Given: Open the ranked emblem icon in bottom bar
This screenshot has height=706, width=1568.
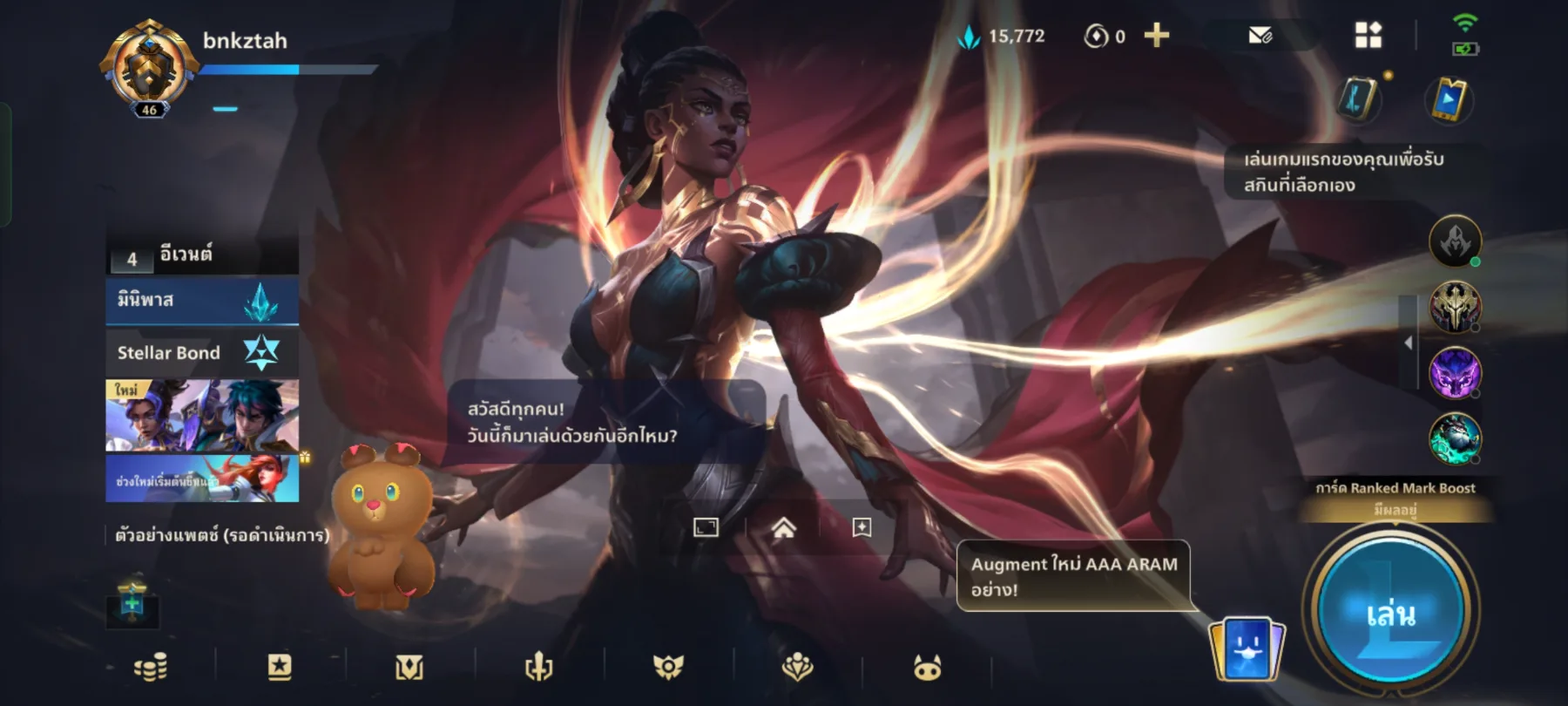Looking at the screenshot, I should (666, 666).
